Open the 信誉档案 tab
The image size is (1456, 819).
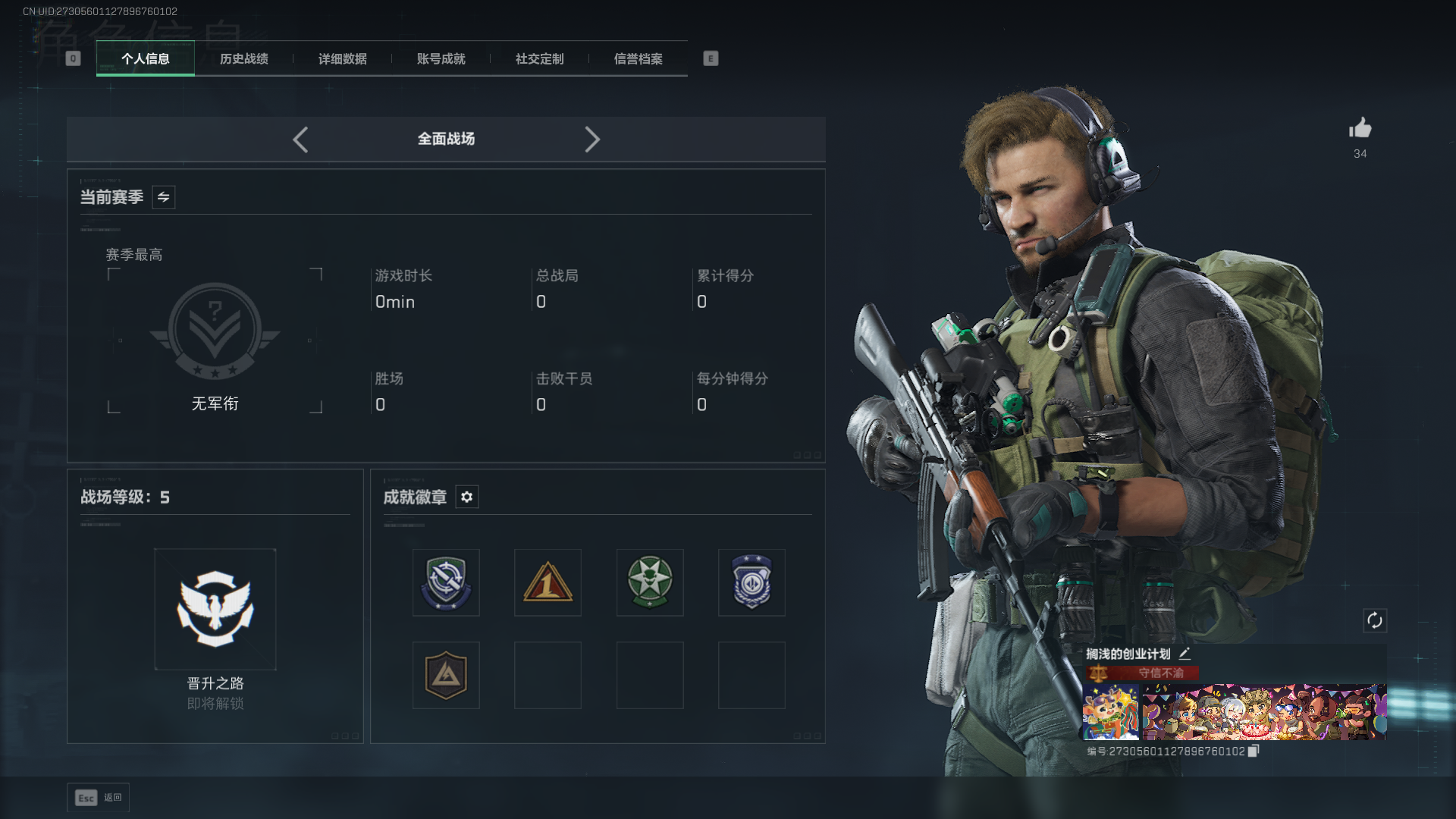pyautogui.click(x=639, y=58)
